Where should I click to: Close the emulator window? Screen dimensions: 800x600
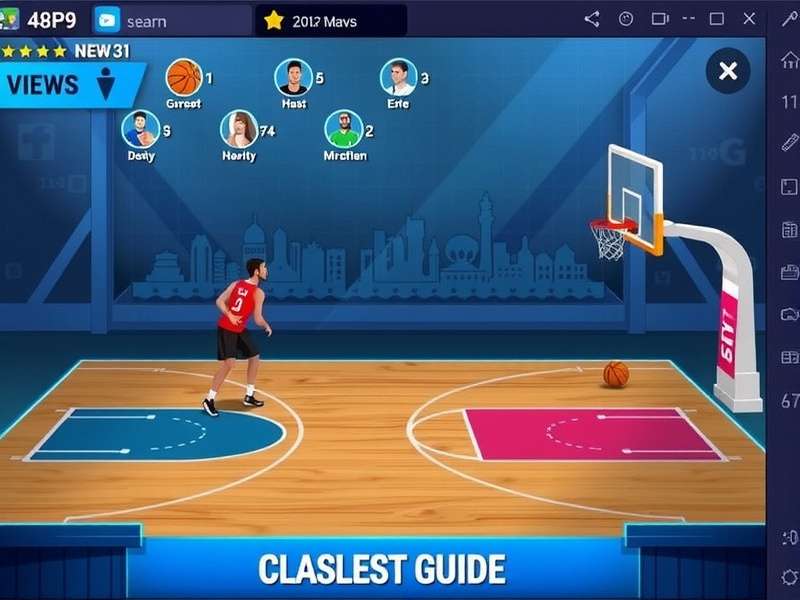coord(749,19)
